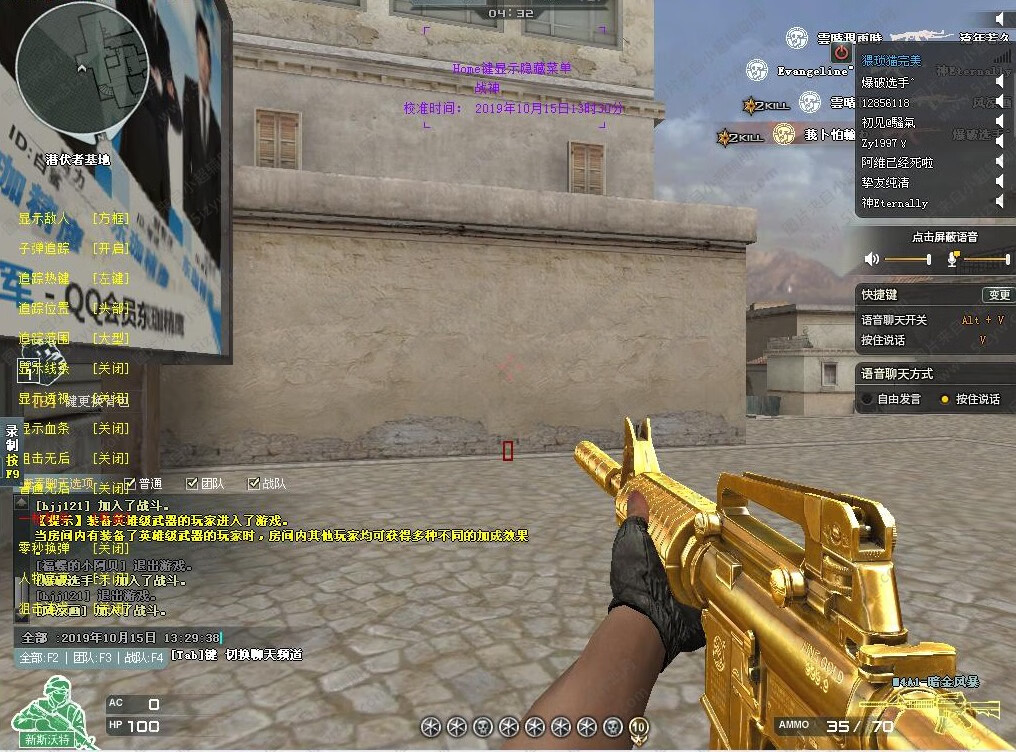Mute voice for player 爆破选手
Viewport: 1016px width, 752px height.
[999, 82]
